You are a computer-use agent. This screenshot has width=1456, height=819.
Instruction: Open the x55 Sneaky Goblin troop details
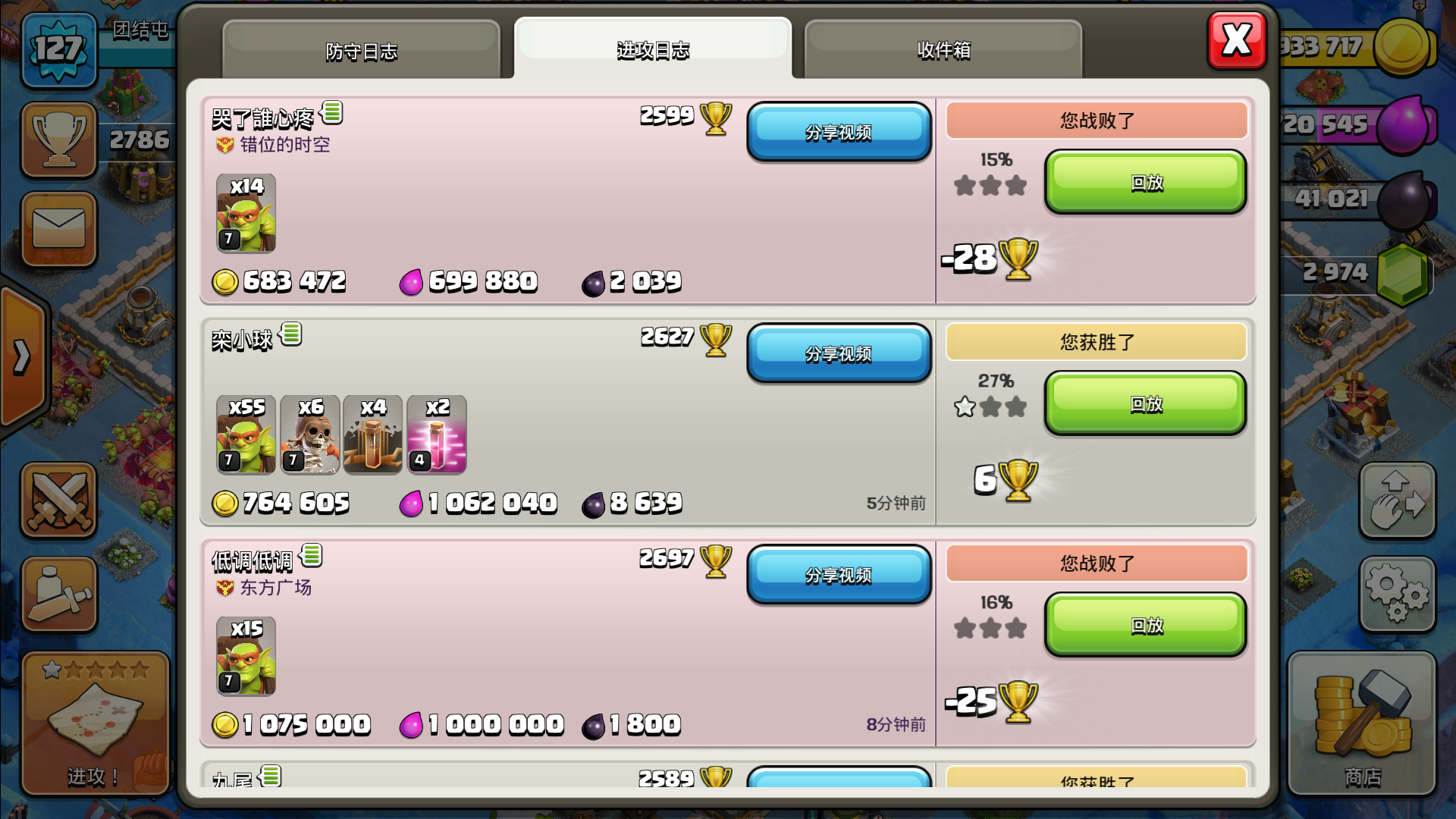click(244, 435)
